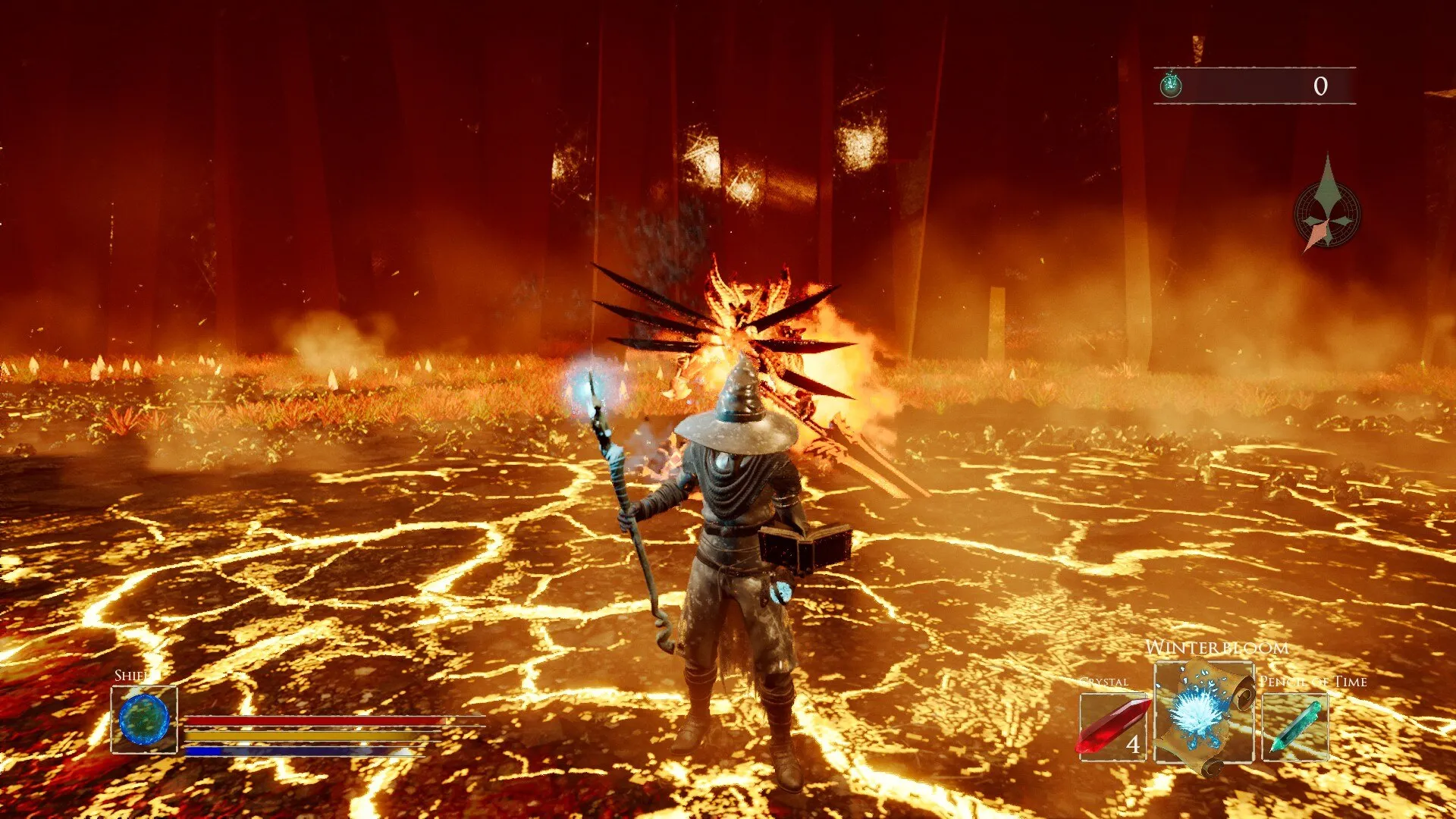This screenshot has width=1456, height=819.
Task: Activate the Shield ability orb
Action: [144, 719]
